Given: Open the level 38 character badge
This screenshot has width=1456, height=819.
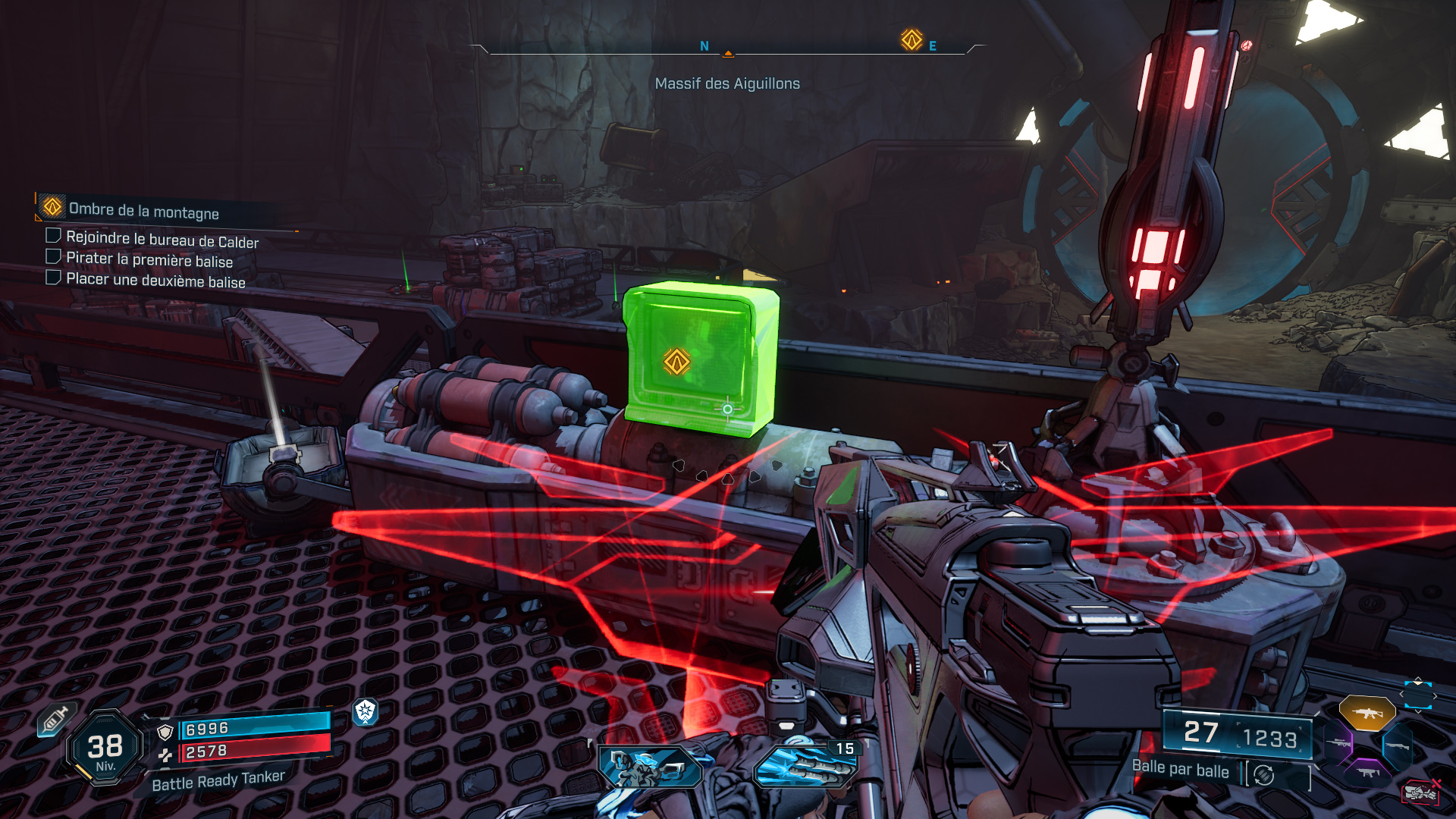Looking at the screenshot, I should [x=105, y=748].
